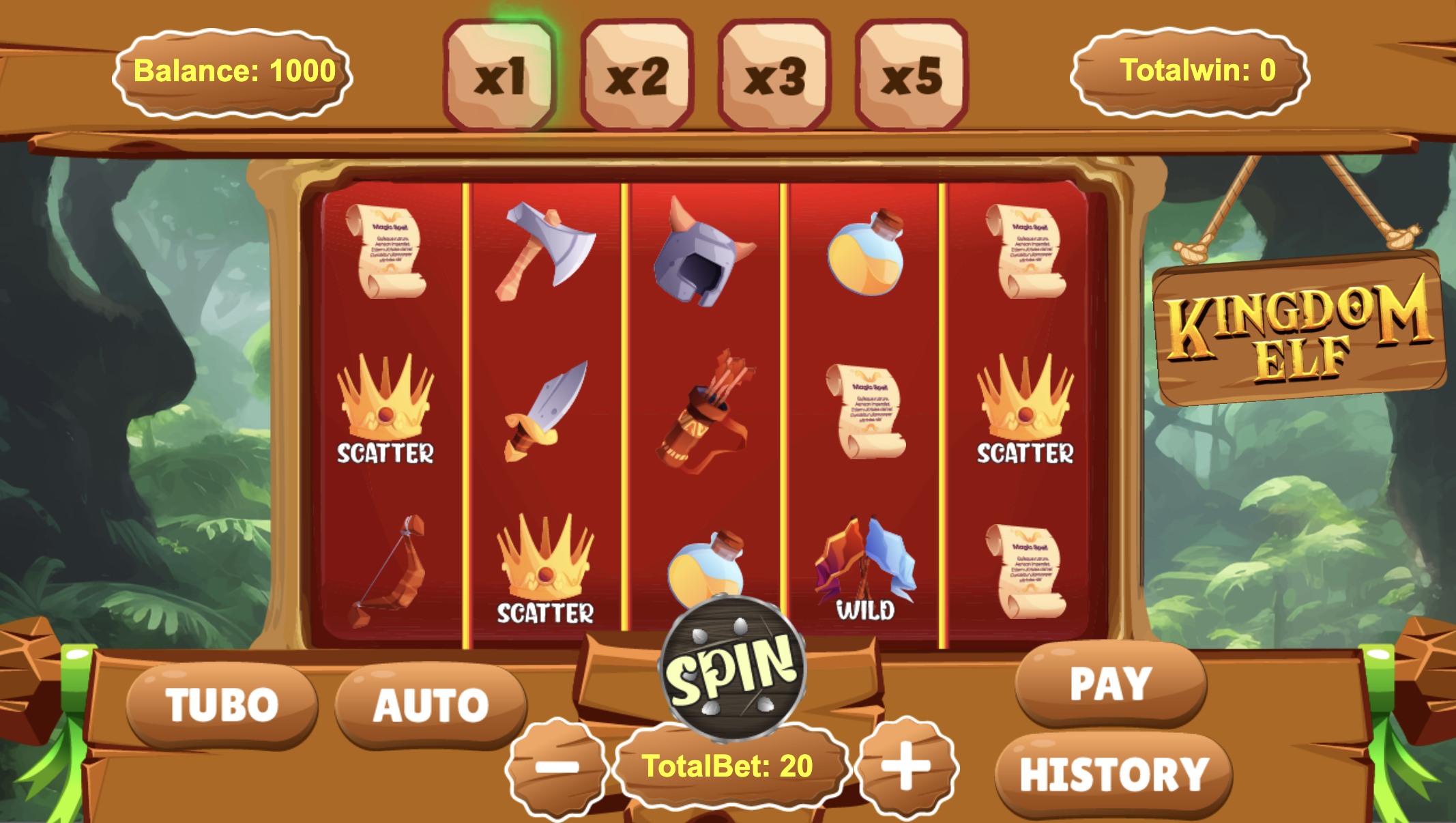Enable AUTO spin
Image resolution: width=1456 pixels, height=823 pixels.
431,704
